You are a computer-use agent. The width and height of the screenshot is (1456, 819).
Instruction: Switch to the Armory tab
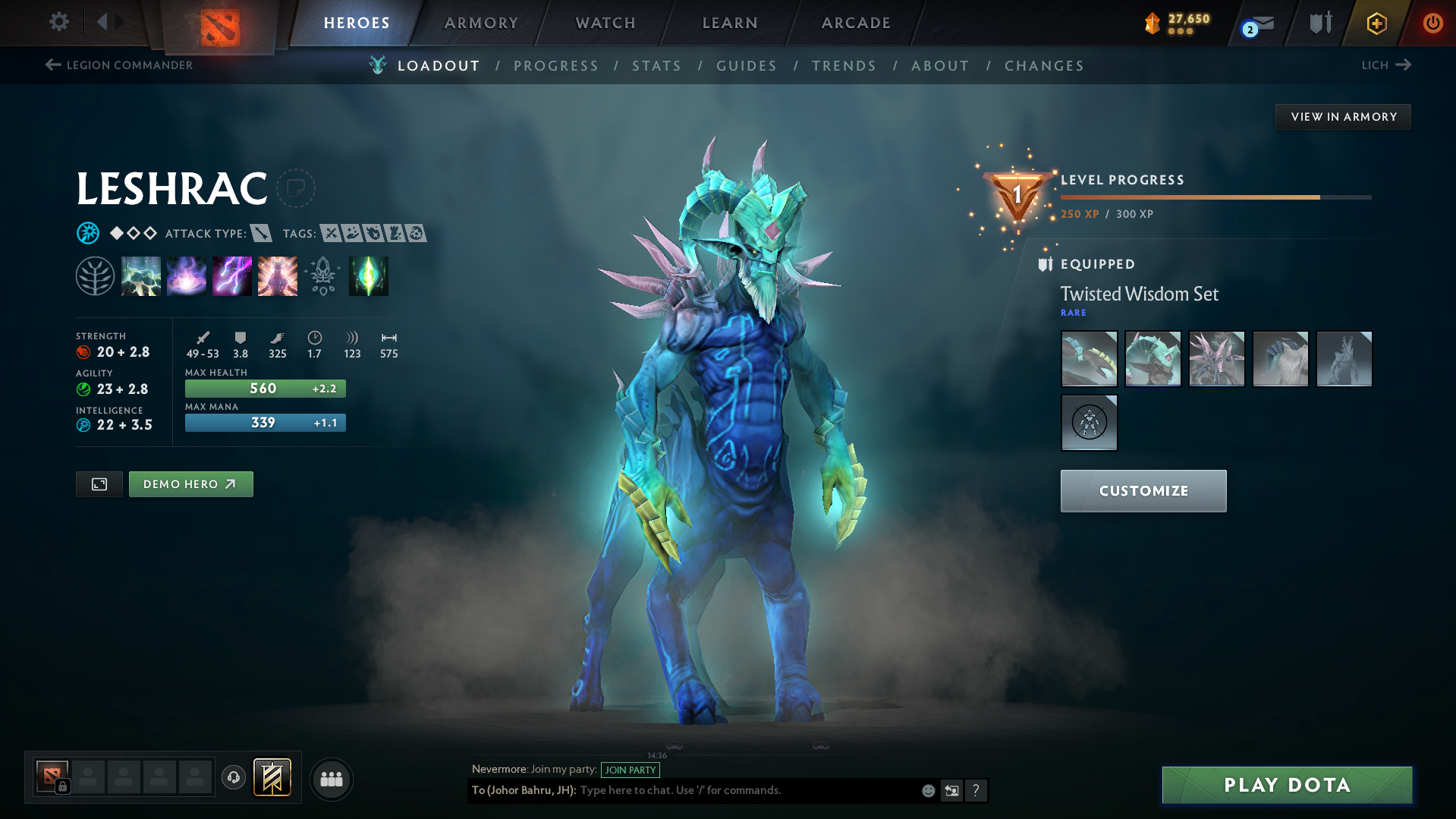click(x=481, y=23)
